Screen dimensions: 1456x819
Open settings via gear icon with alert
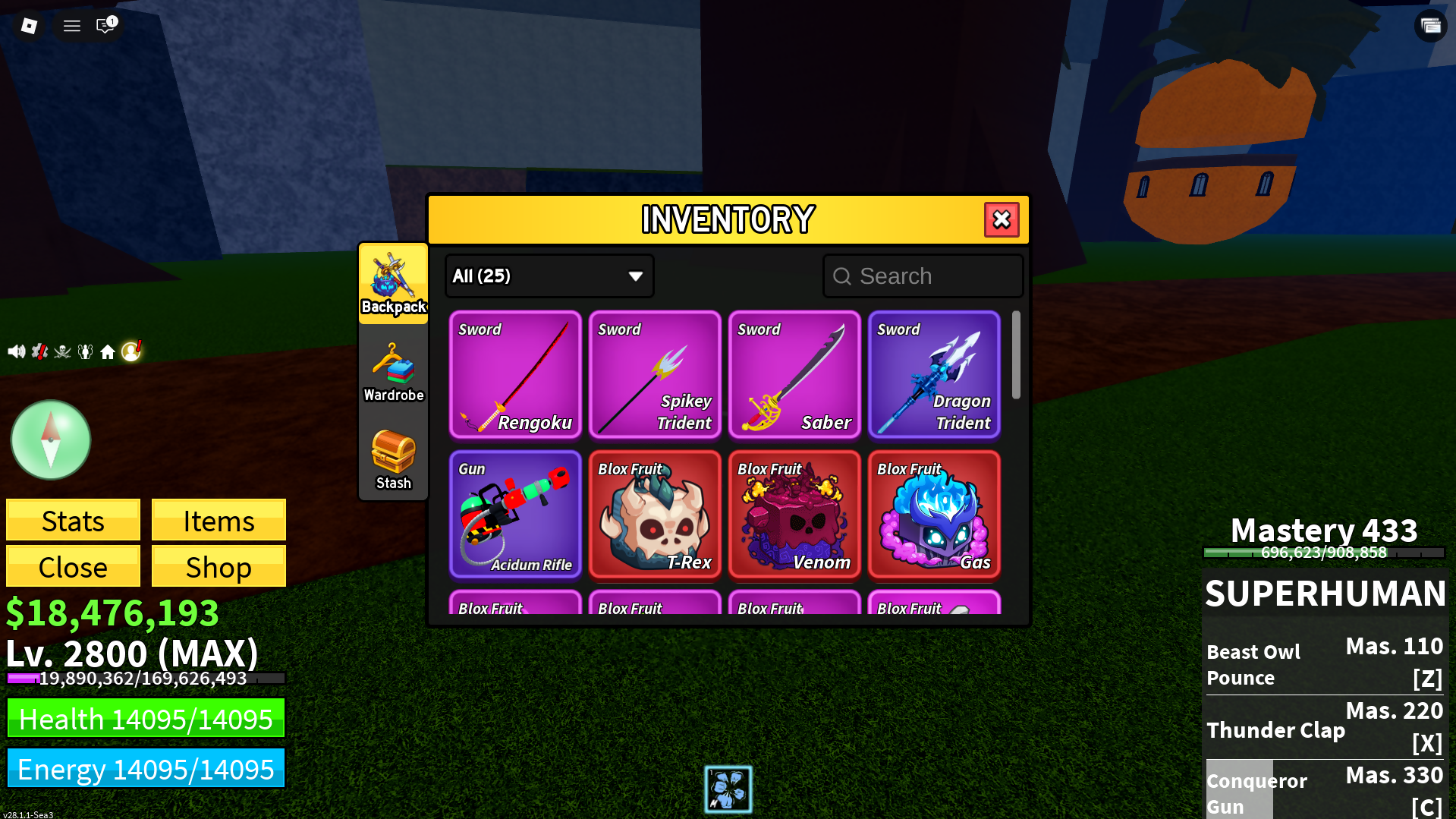pos(39,350)
